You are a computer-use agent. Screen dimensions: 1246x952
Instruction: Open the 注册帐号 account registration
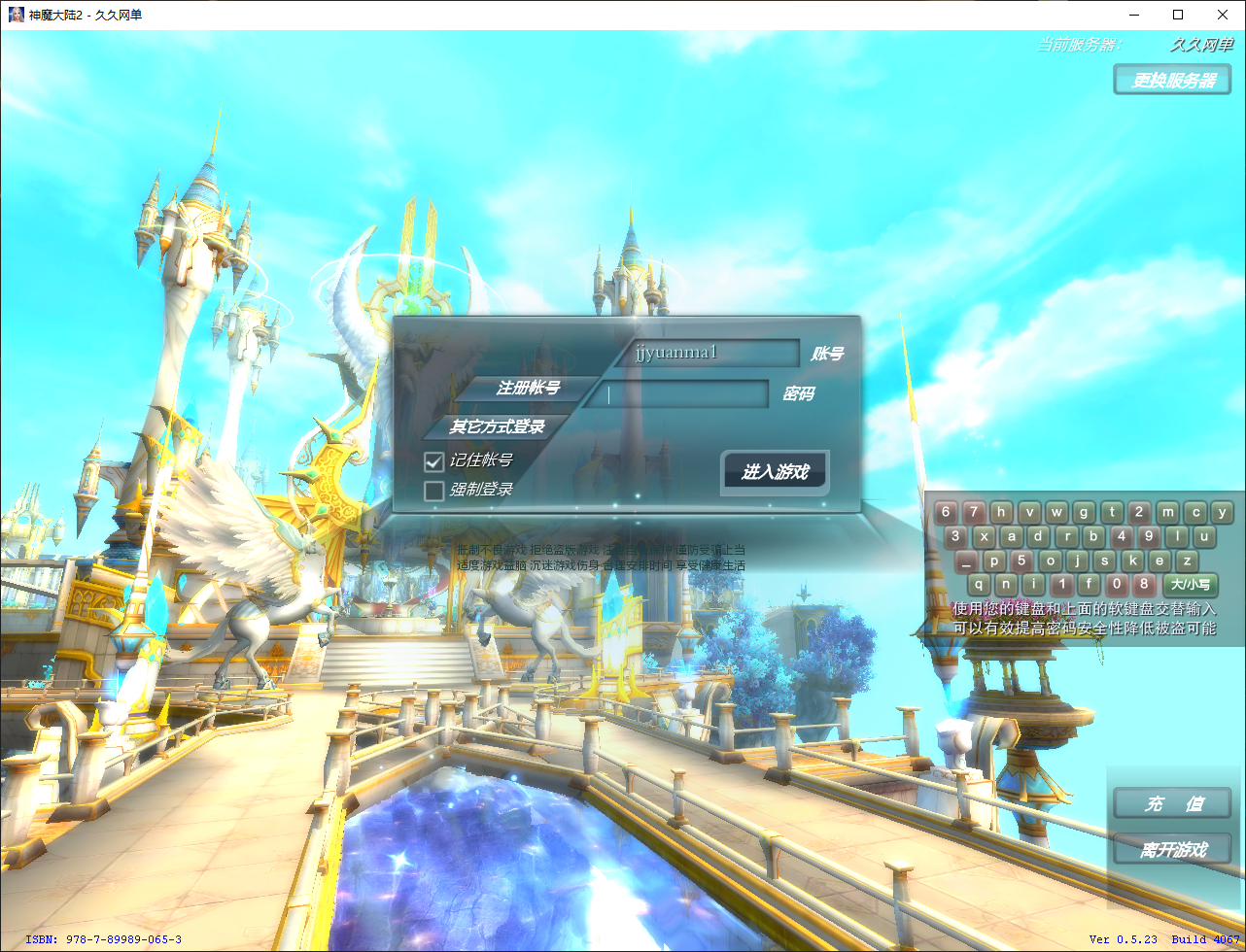(x=528, y=388)
